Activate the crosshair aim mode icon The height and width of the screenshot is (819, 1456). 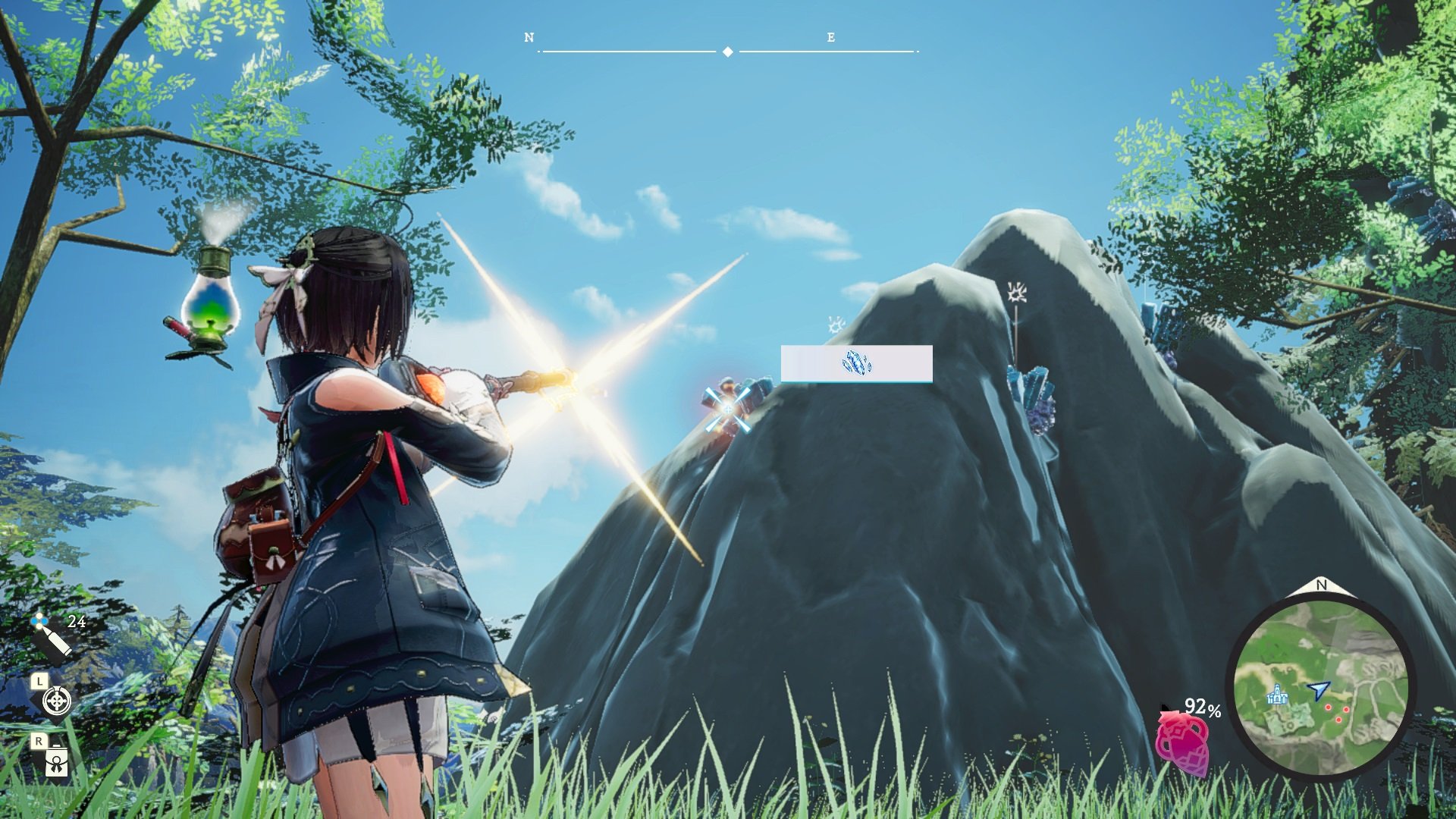pyautogui.click(x=57, y=701)
